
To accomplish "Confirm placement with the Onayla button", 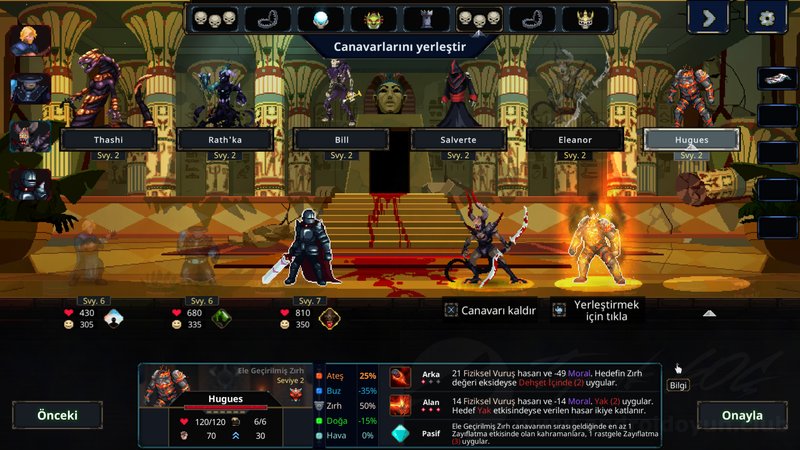I will pyautogui.click(x=743, y=415).
